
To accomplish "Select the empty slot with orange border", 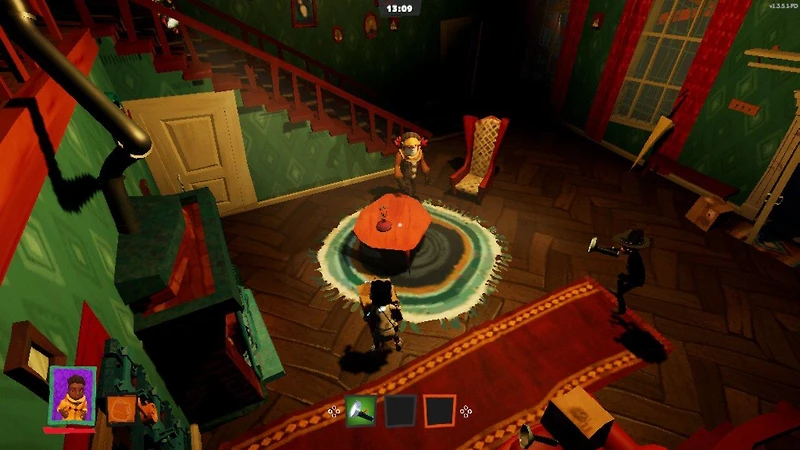I will (439, 411).
